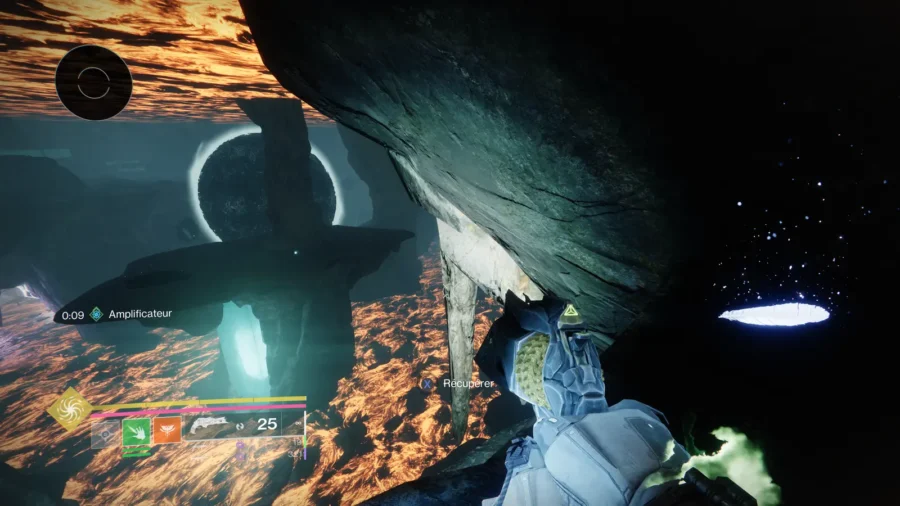900x506 pixels.
Task: Activate the yellow diamond super ability icon
Action: pyautogui.click(x=70, y=408)
